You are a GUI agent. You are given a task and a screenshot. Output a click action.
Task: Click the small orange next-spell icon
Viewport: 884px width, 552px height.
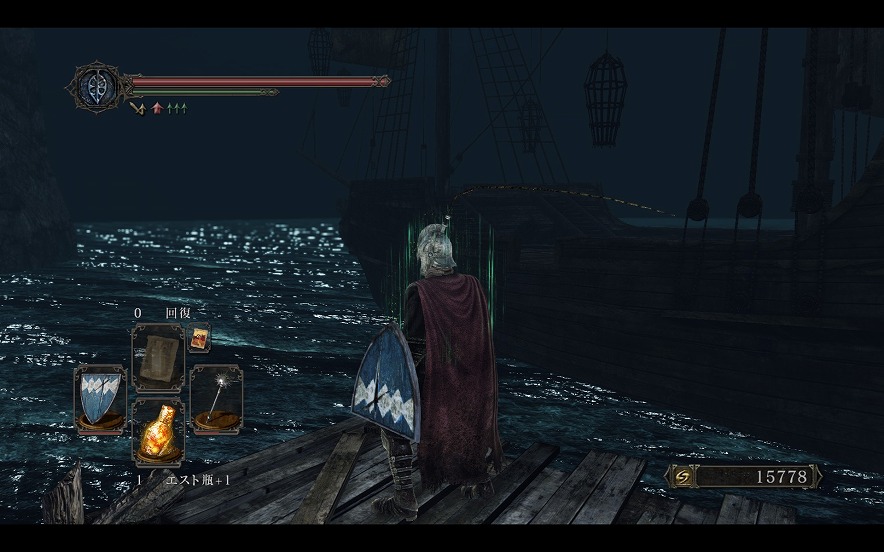201,337
